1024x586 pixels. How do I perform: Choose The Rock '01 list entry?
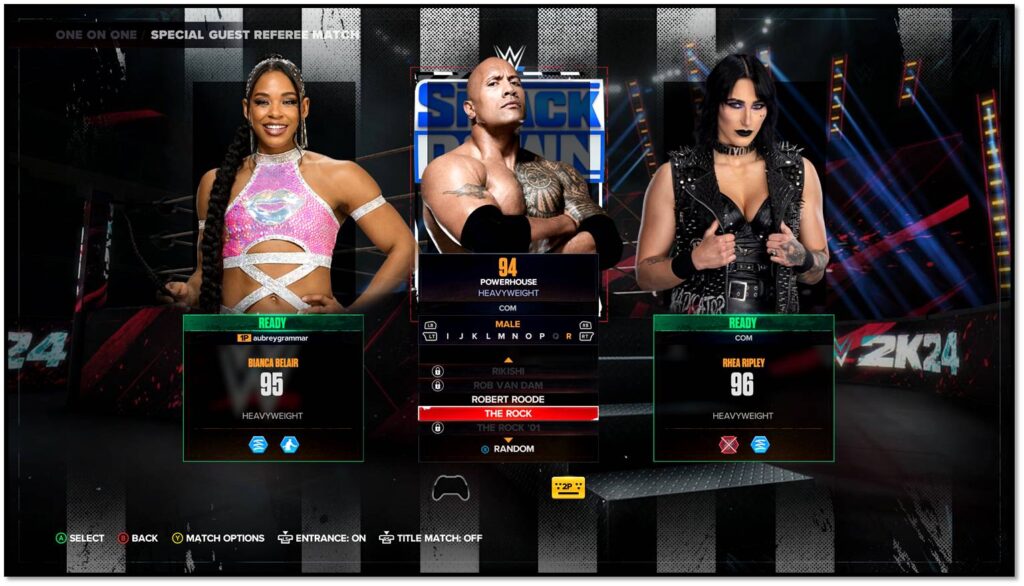[508, 428]
